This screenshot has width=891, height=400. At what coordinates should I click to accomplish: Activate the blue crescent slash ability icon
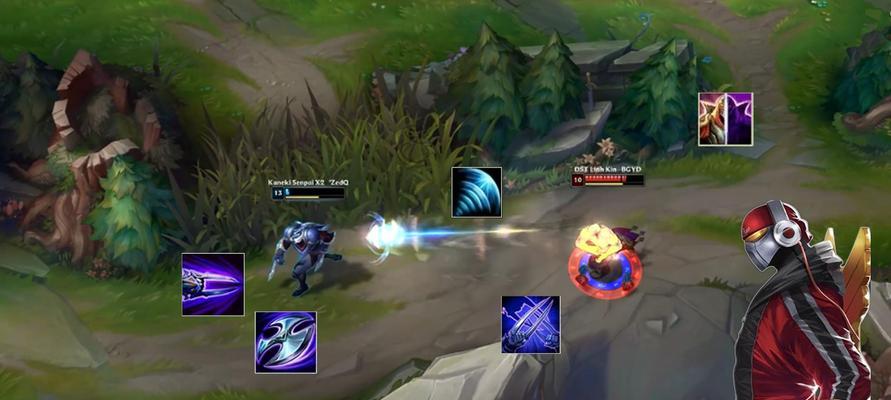(x=476, y=192)
